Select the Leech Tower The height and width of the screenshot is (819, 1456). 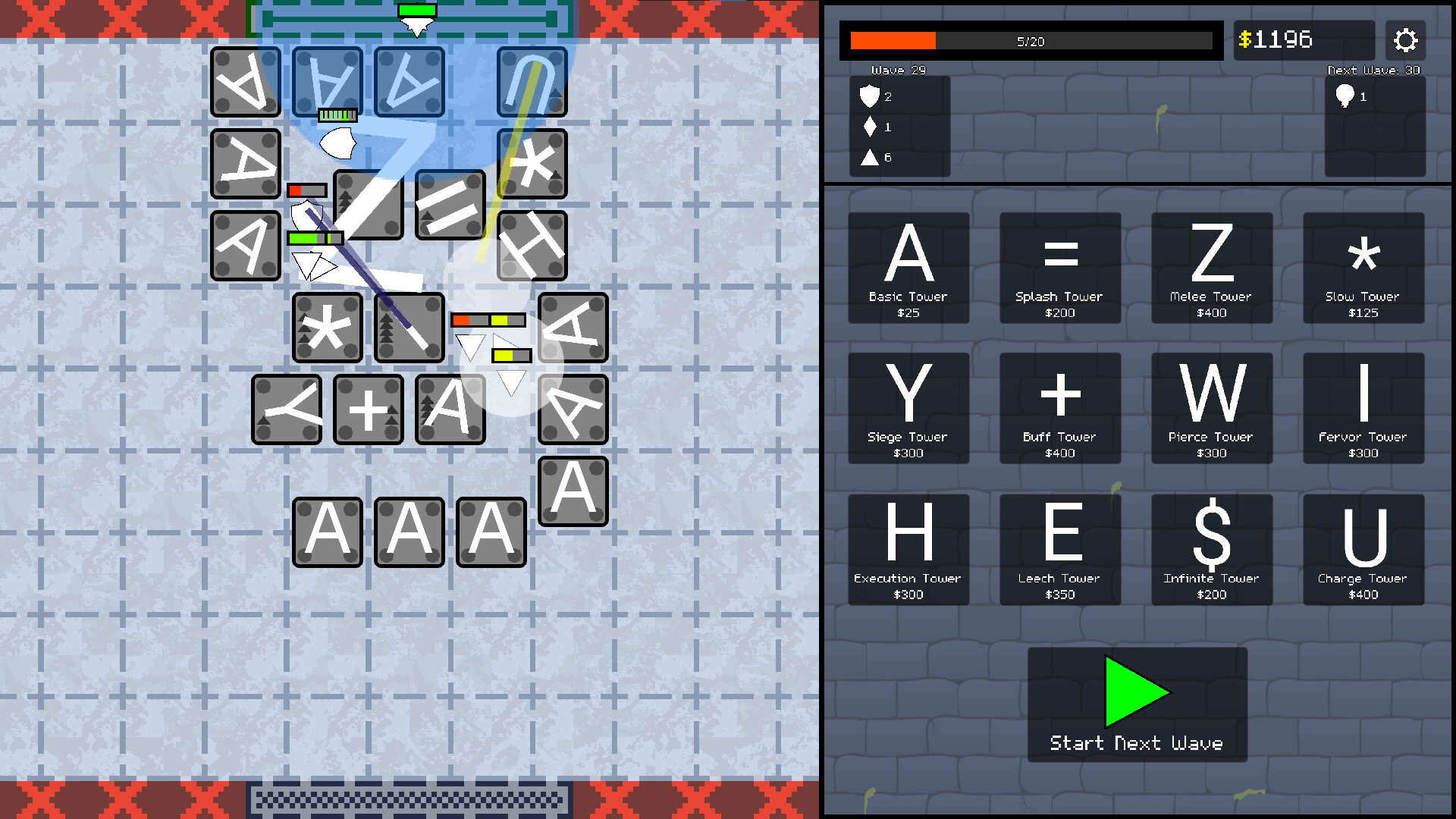coord(1059,549)
